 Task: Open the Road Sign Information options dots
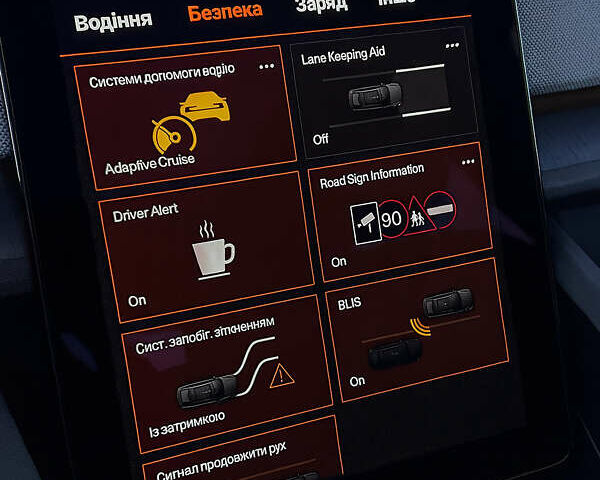(x=468, y=162)
